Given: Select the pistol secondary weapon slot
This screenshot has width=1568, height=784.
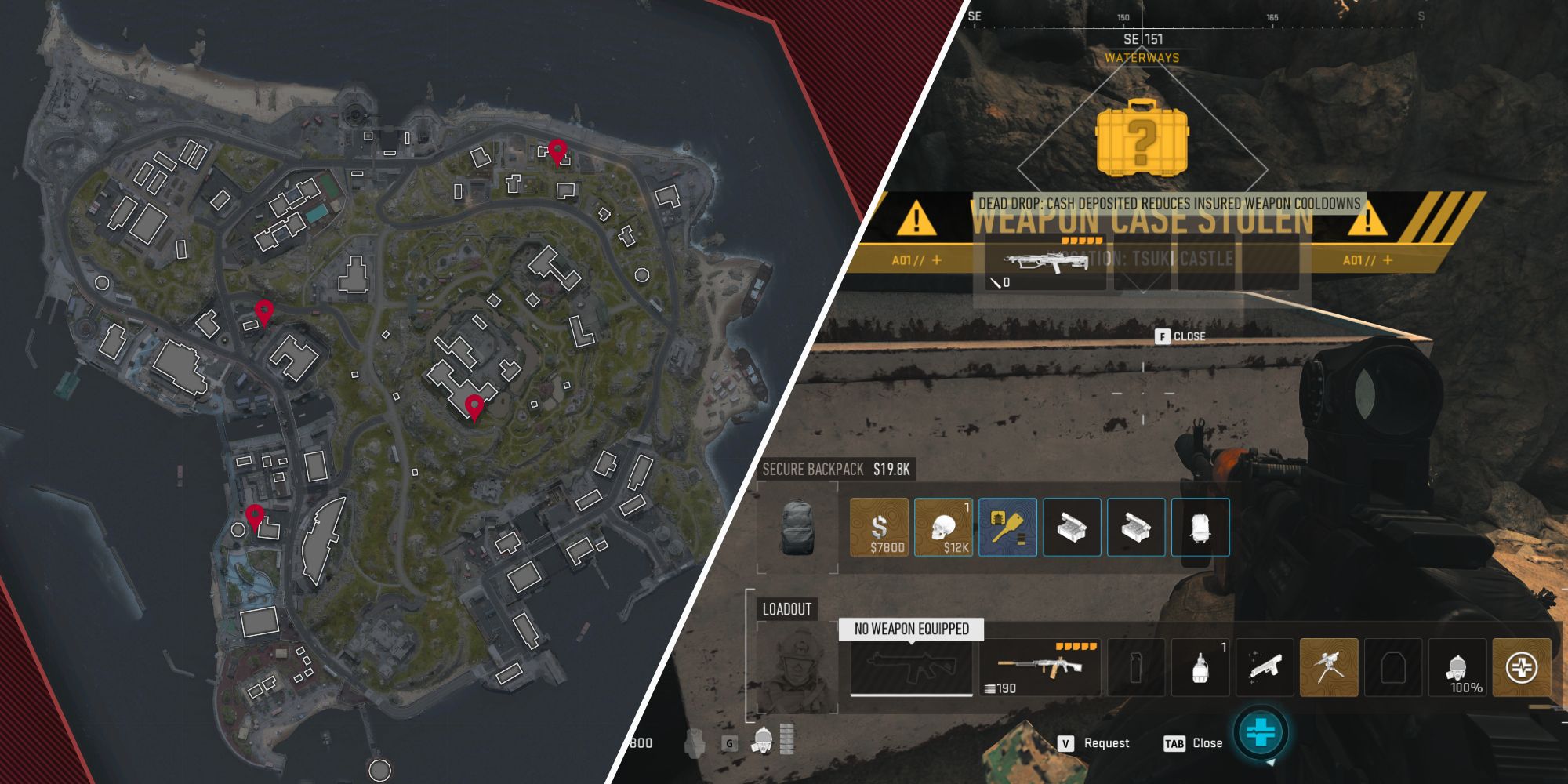Looking at the screenshot, I should pos(1265,666).
